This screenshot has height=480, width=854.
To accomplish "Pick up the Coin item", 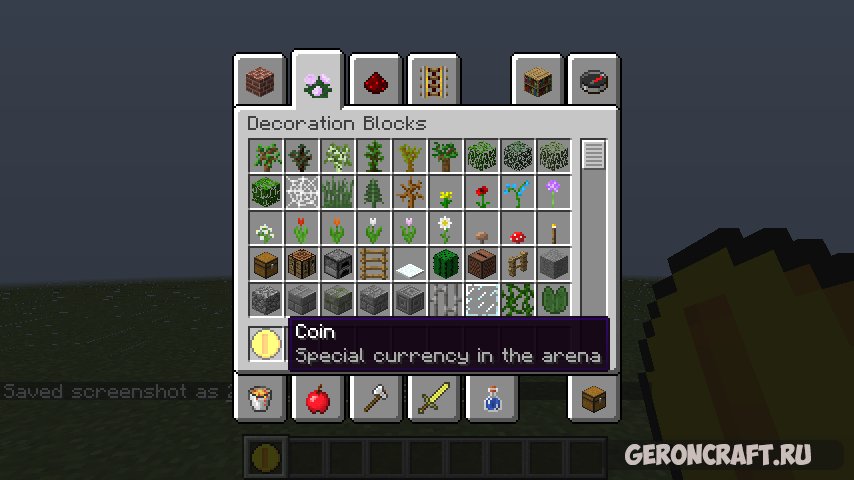I will 266,343.
